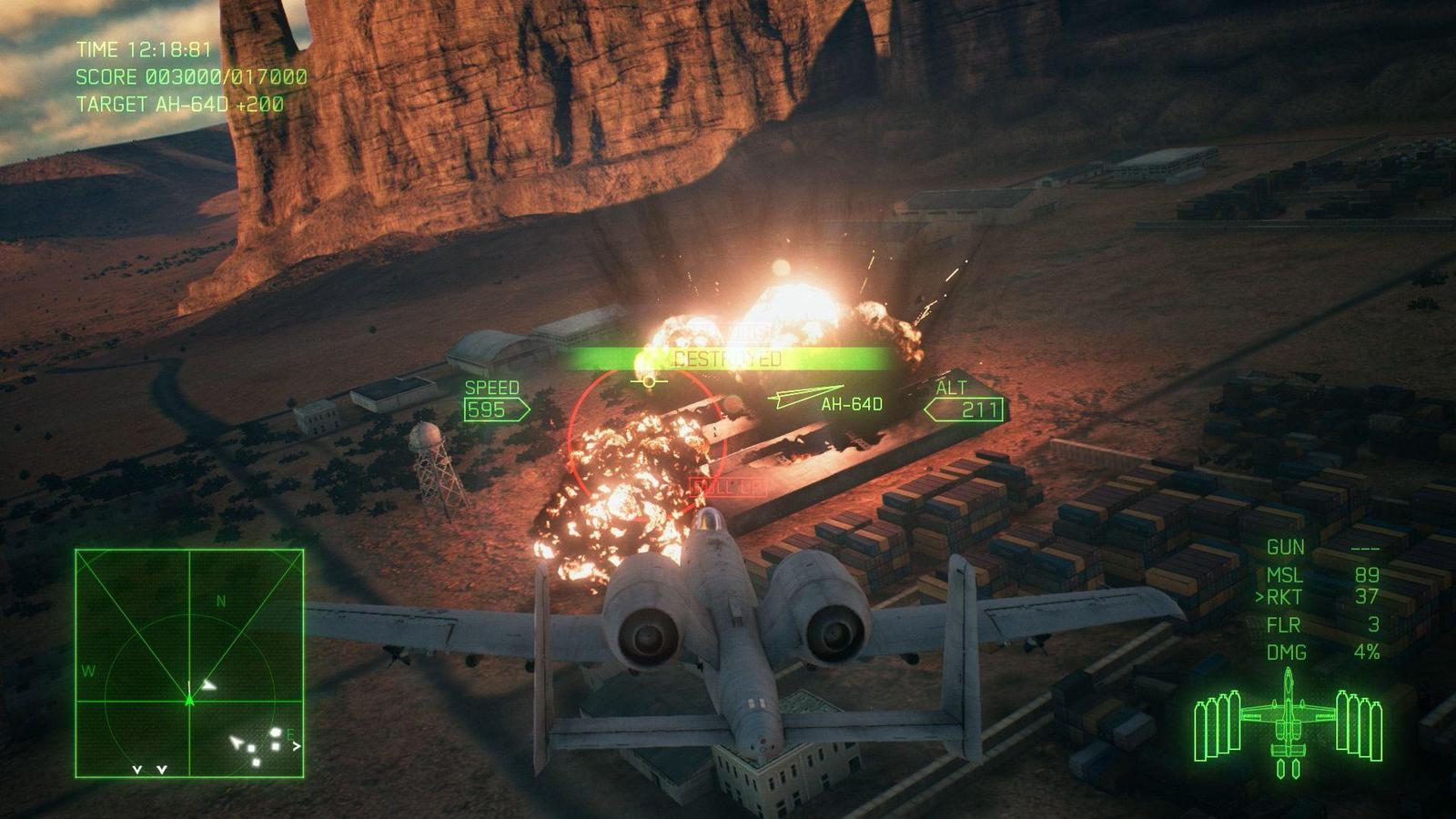Click the aircraft icon on the radar

click(189, 701)
